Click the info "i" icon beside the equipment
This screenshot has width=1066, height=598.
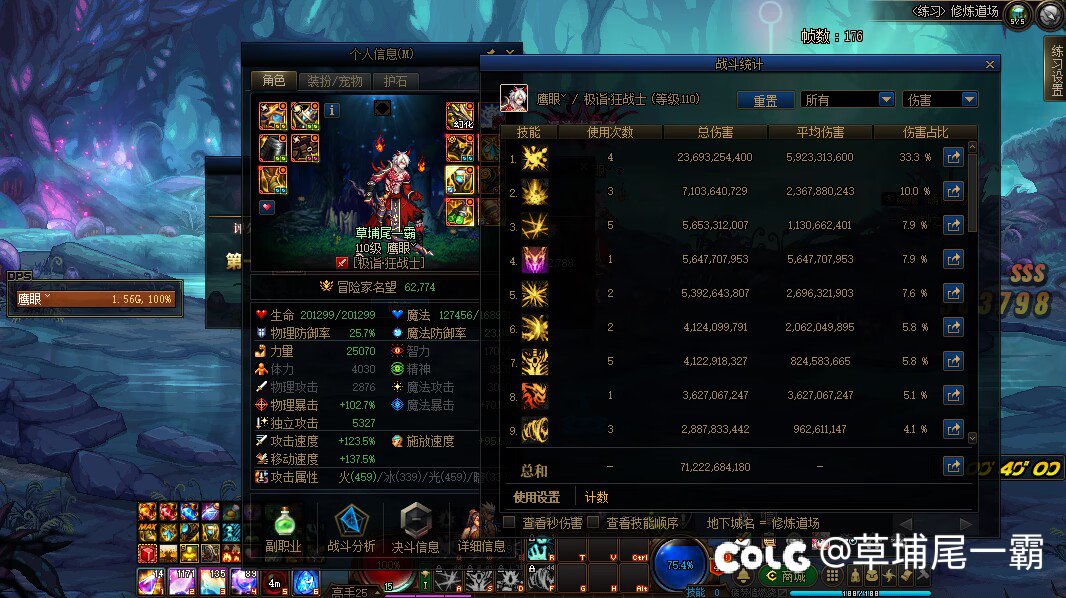[332, 110]
